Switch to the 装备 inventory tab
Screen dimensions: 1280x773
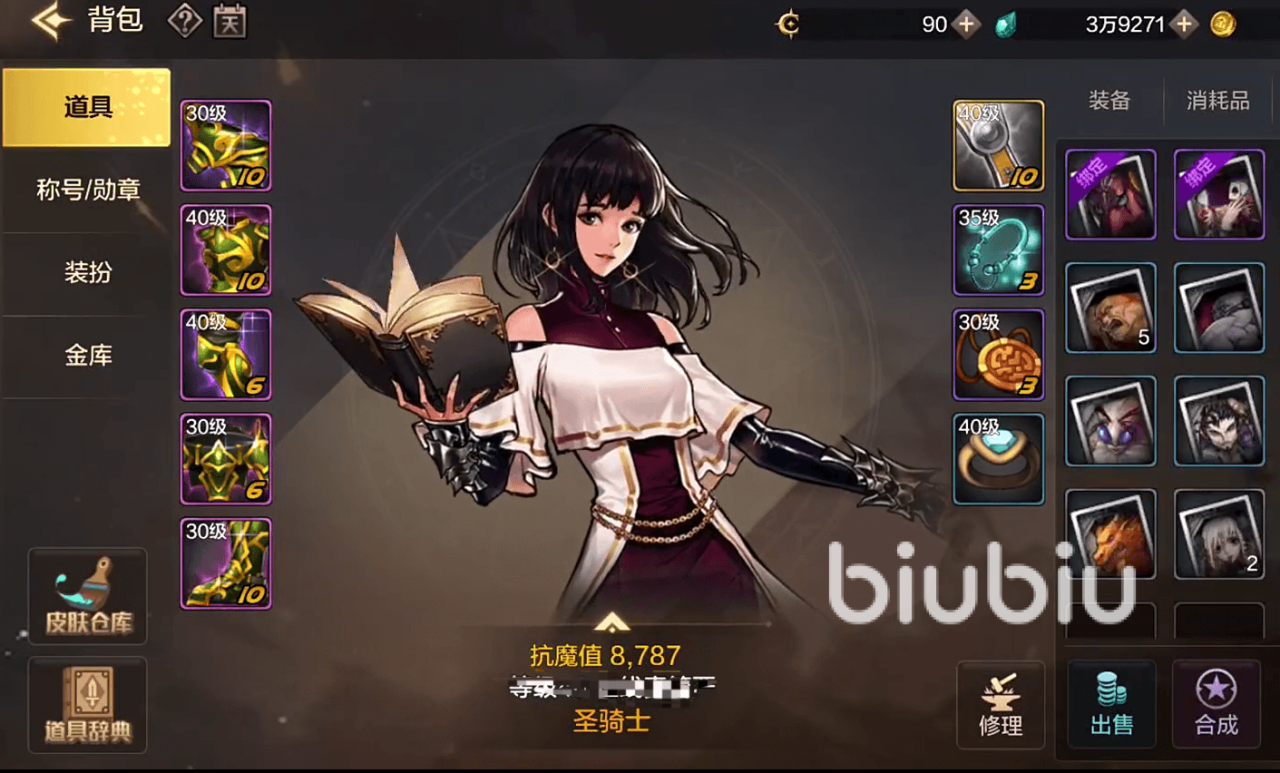coord(1109,101)
